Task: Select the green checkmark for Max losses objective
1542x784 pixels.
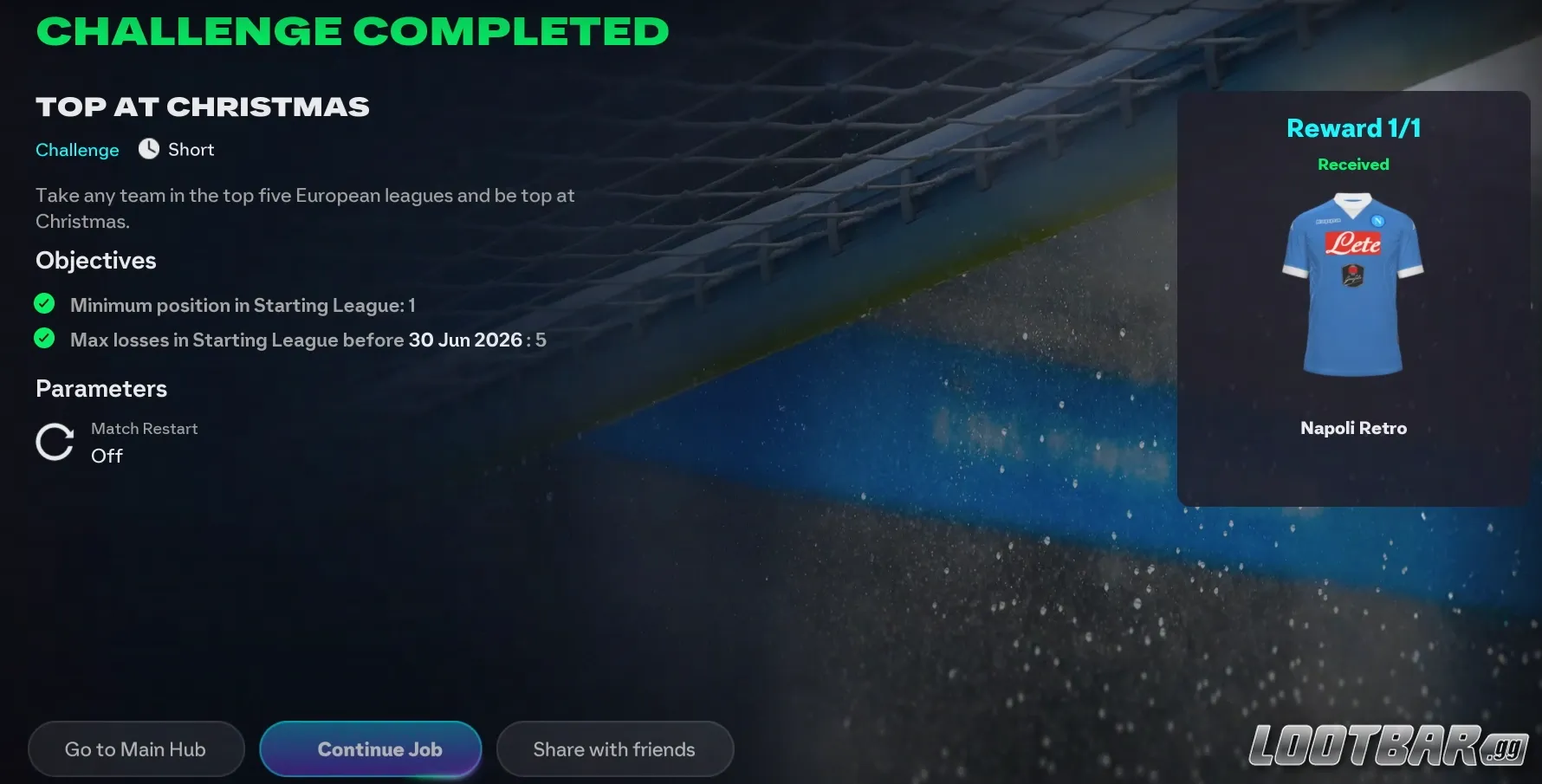Action: point(44,339)
